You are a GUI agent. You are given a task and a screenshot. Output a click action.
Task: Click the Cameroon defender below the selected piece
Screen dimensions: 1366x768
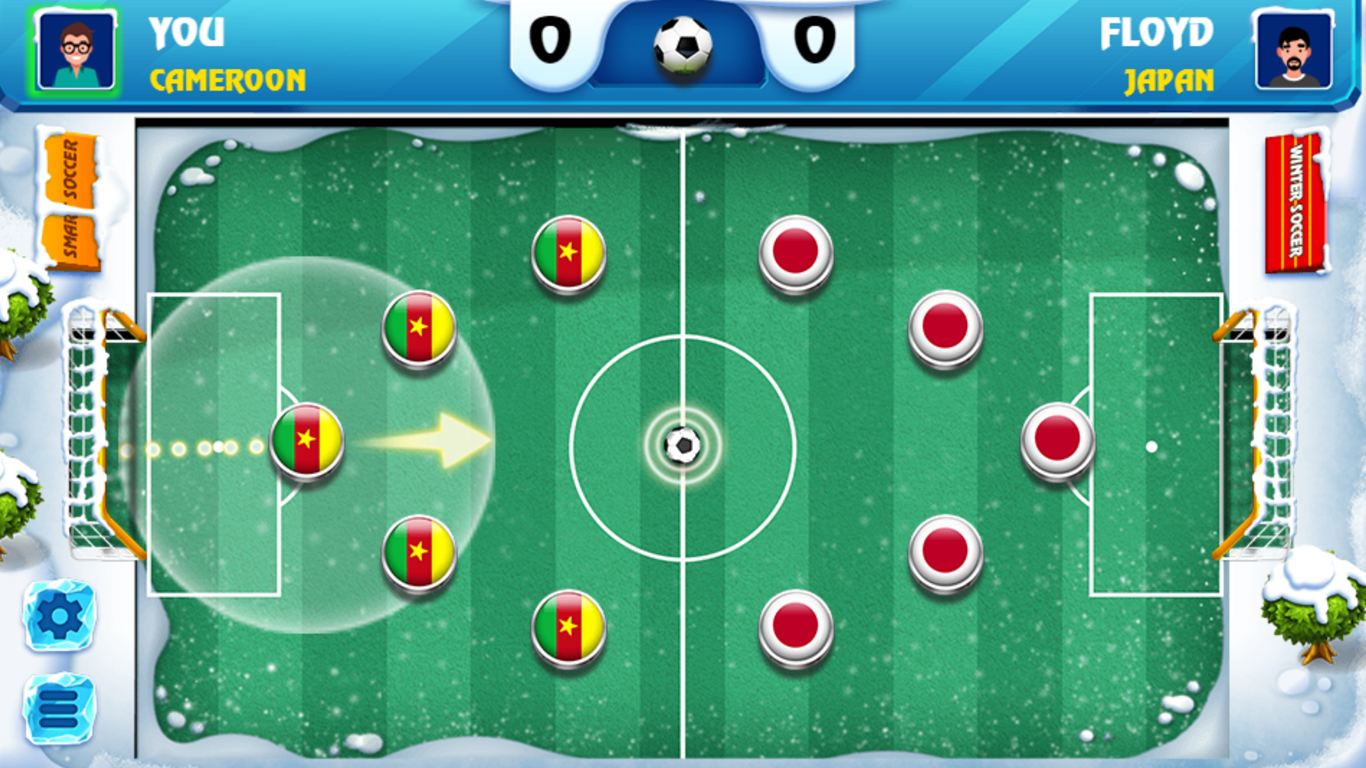(420, 553)
